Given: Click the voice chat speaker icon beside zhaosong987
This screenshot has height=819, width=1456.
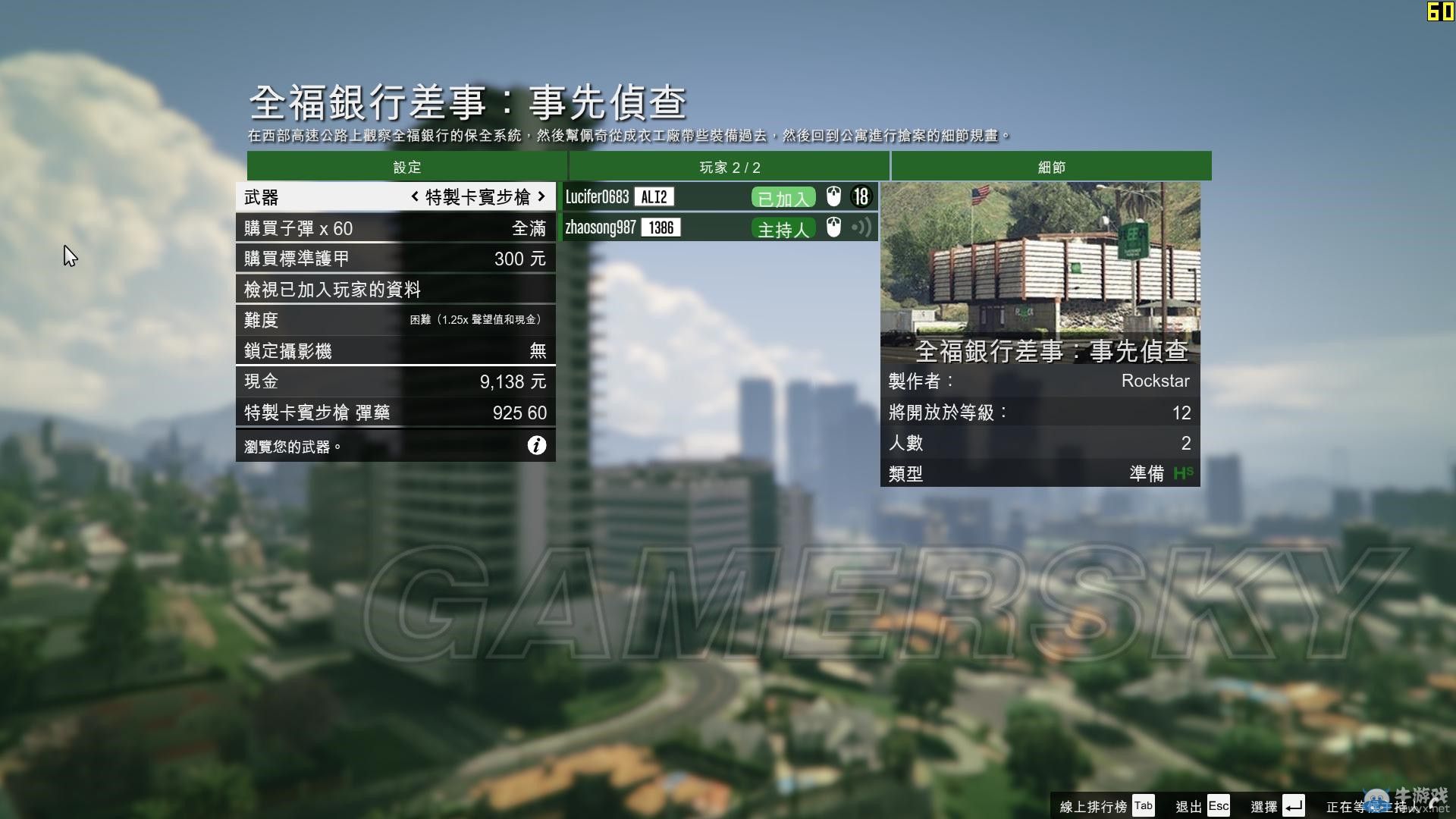Looking at the screenshot, I should point(861,227).
